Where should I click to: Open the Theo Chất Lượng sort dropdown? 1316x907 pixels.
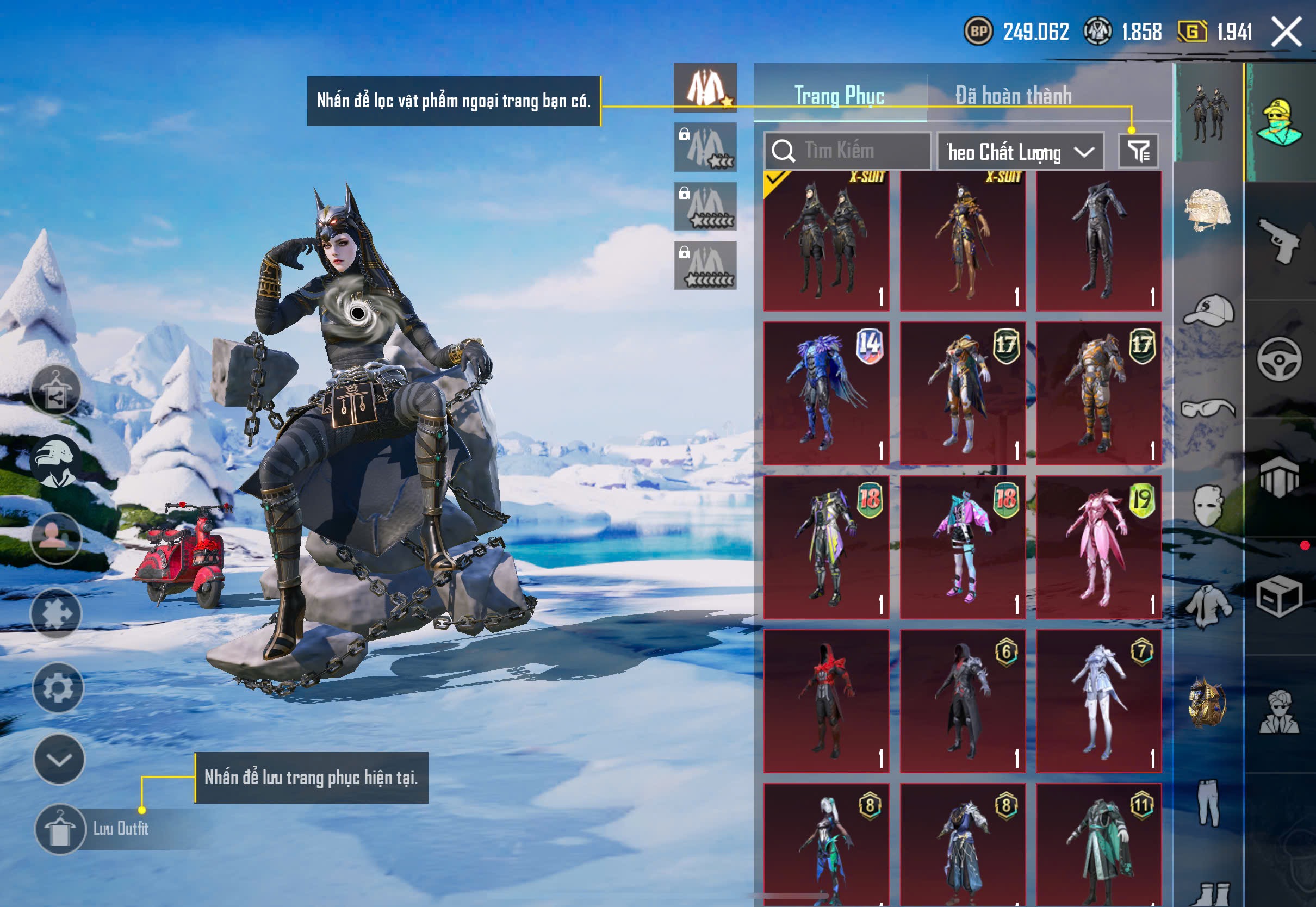1020,152
